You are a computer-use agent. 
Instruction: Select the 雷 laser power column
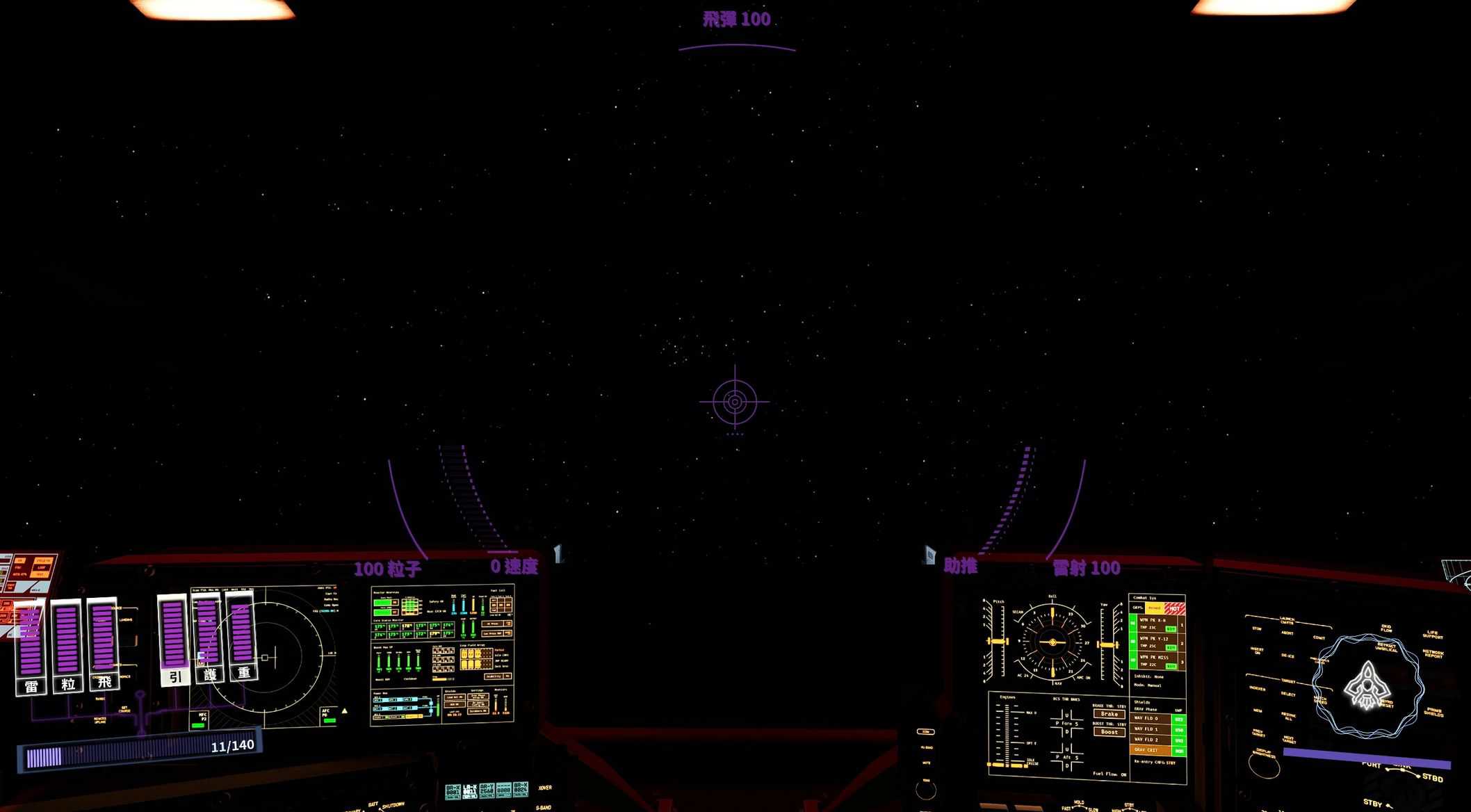(31, 647)
